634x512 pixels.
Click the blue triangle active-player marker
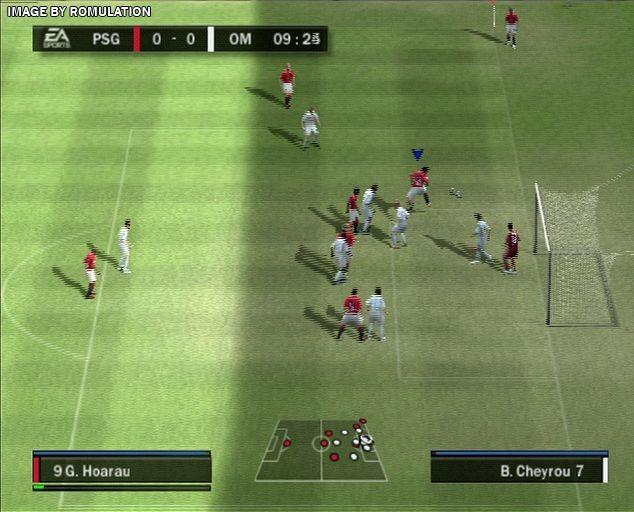coord(417,155)
